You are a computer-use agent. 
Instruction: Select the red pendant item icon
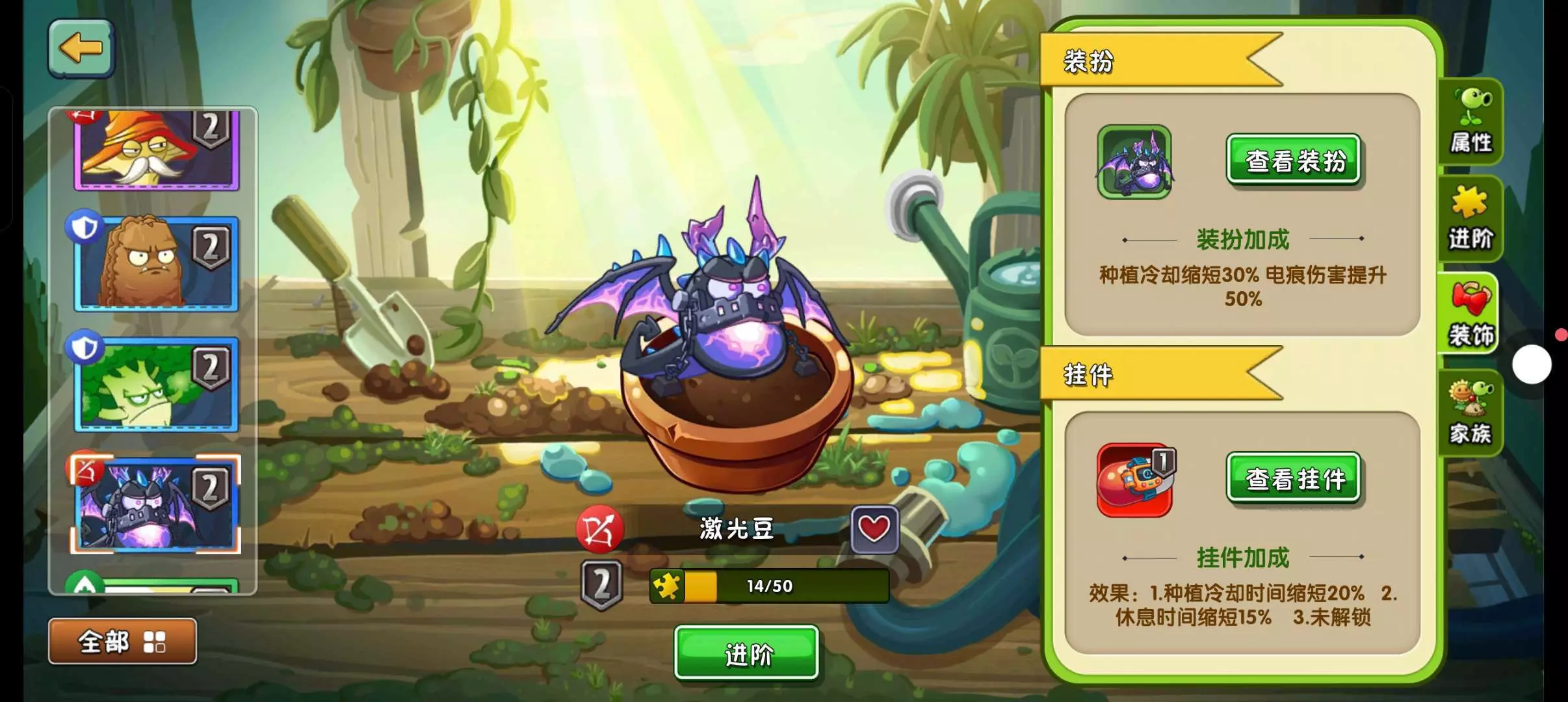tap(1135, 480)
